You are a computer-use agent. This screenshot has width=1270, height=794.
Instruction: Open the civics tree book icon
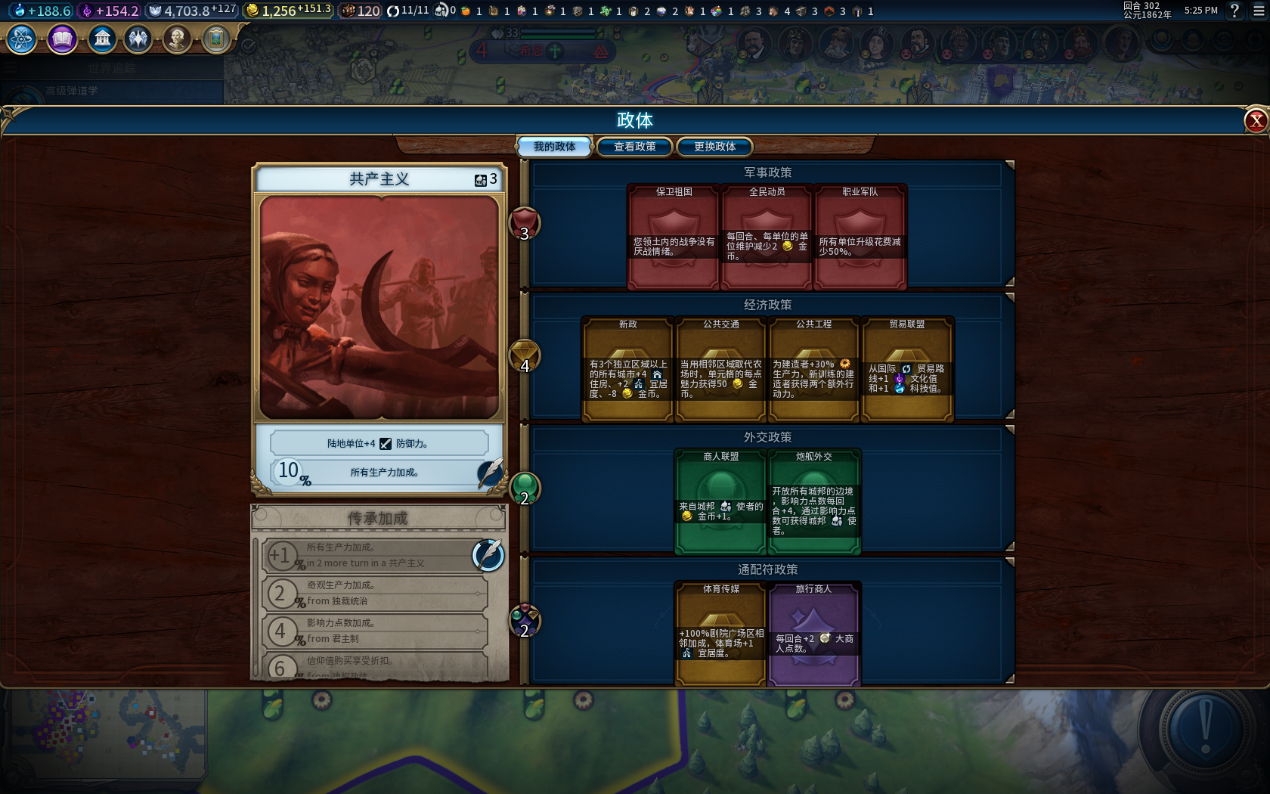[x=62, y=39]
